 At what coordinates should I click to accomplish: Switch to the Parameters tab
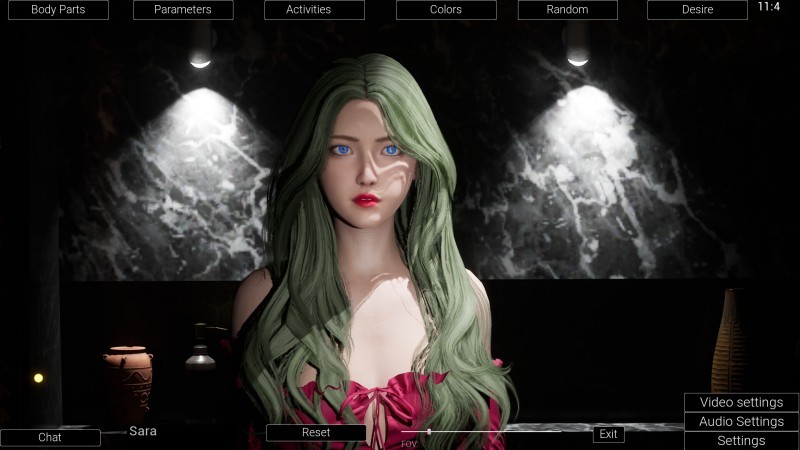(183, 10)
